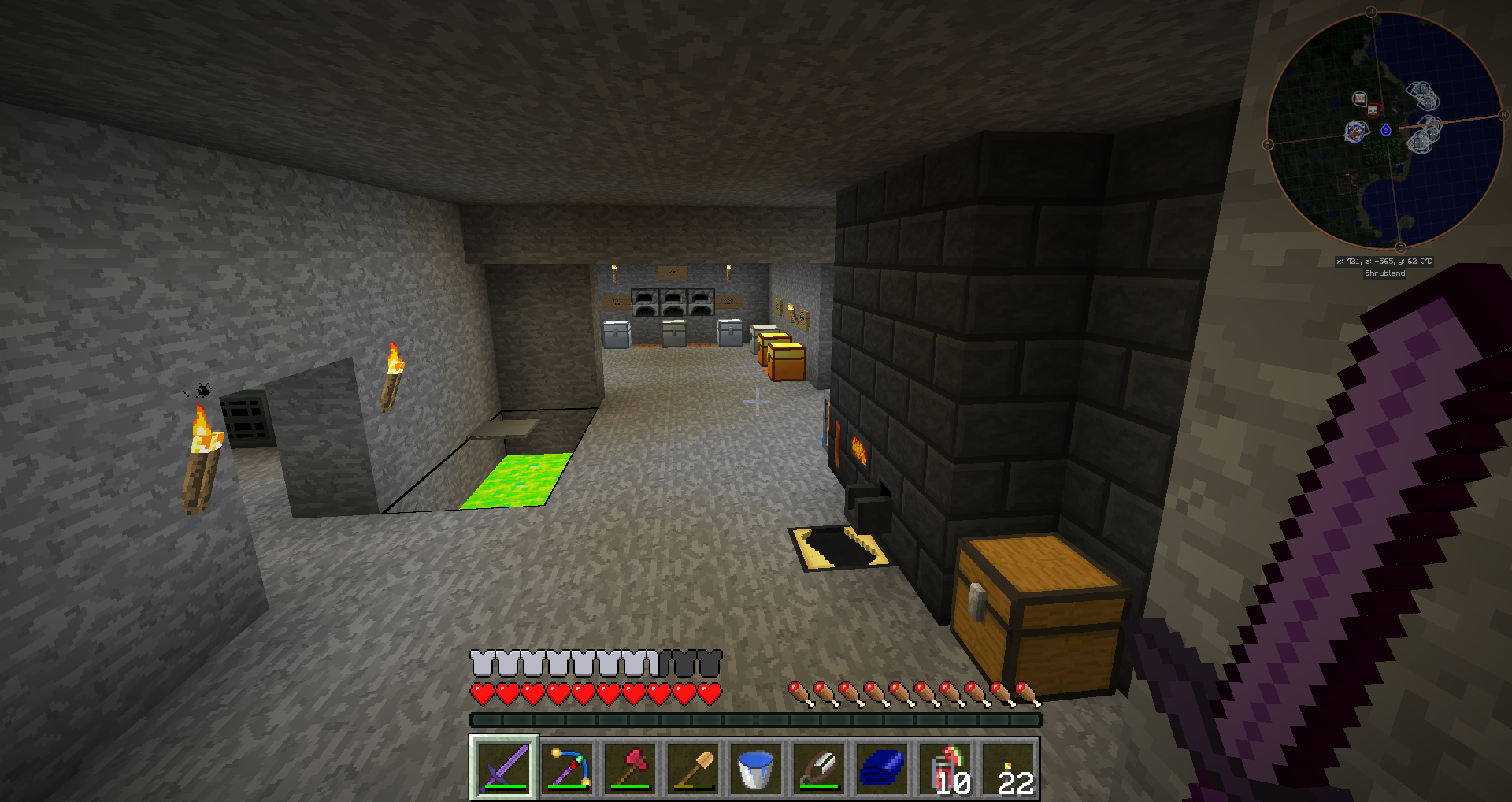Equip the shears from the hotbar
Screen dimensions: 1512x802
[x=819, y=767]
